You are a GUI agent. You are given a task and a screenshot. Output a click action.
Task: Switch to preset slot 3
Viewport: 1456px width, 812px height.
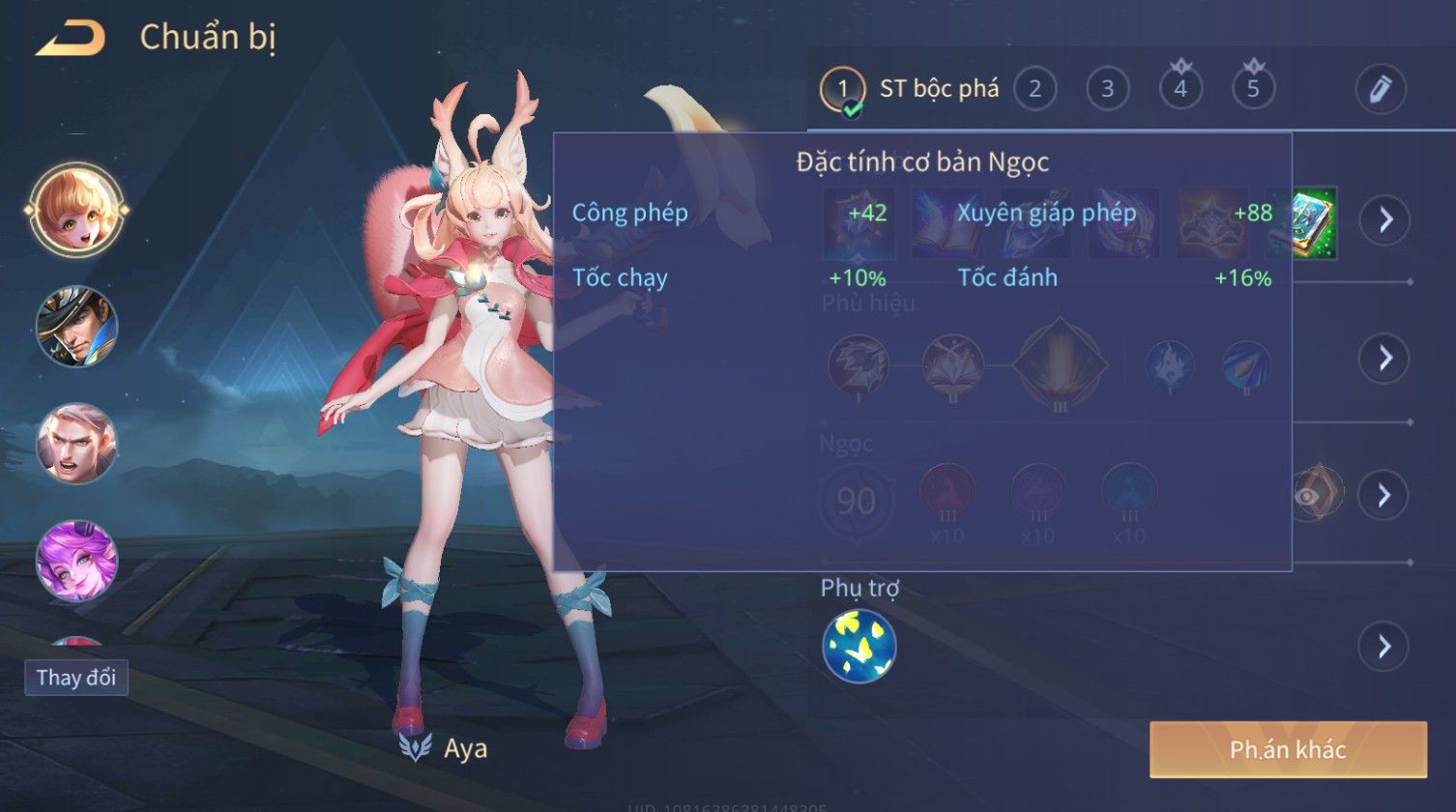click(x=1107, y=90)
